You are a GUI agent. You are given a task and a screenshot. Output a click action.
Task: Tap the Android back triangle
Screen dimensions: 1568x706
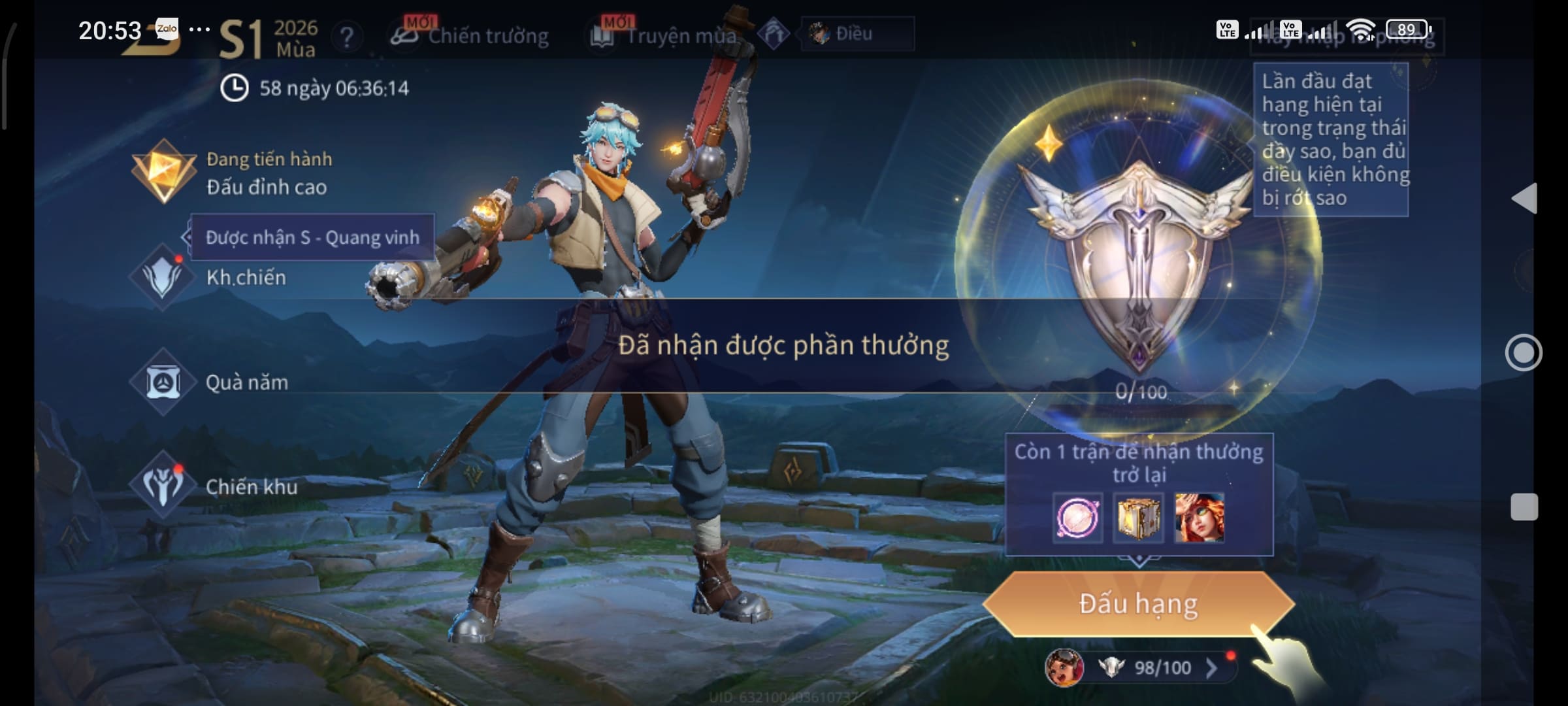coord(1524,198)
